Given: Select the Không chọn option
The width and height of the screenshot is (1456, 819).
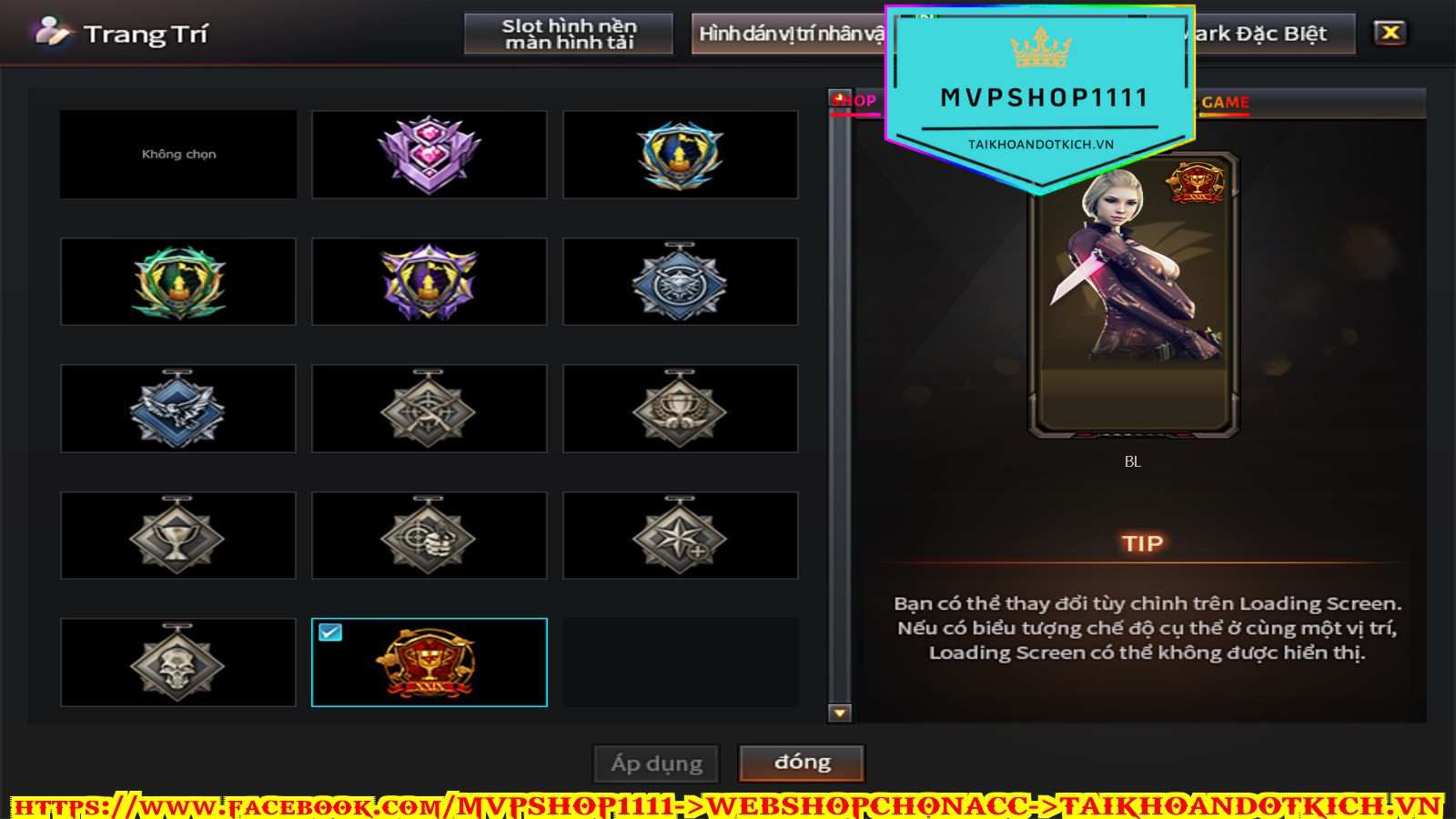Looking at the screenshot, I should click(178, 155).
